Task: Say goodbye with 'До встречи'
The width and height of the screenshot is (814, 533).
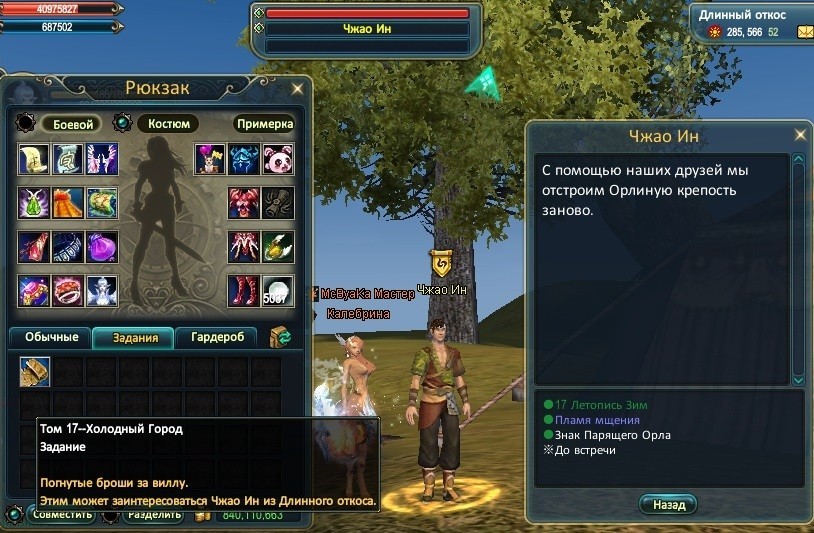Action: point(587,450)
